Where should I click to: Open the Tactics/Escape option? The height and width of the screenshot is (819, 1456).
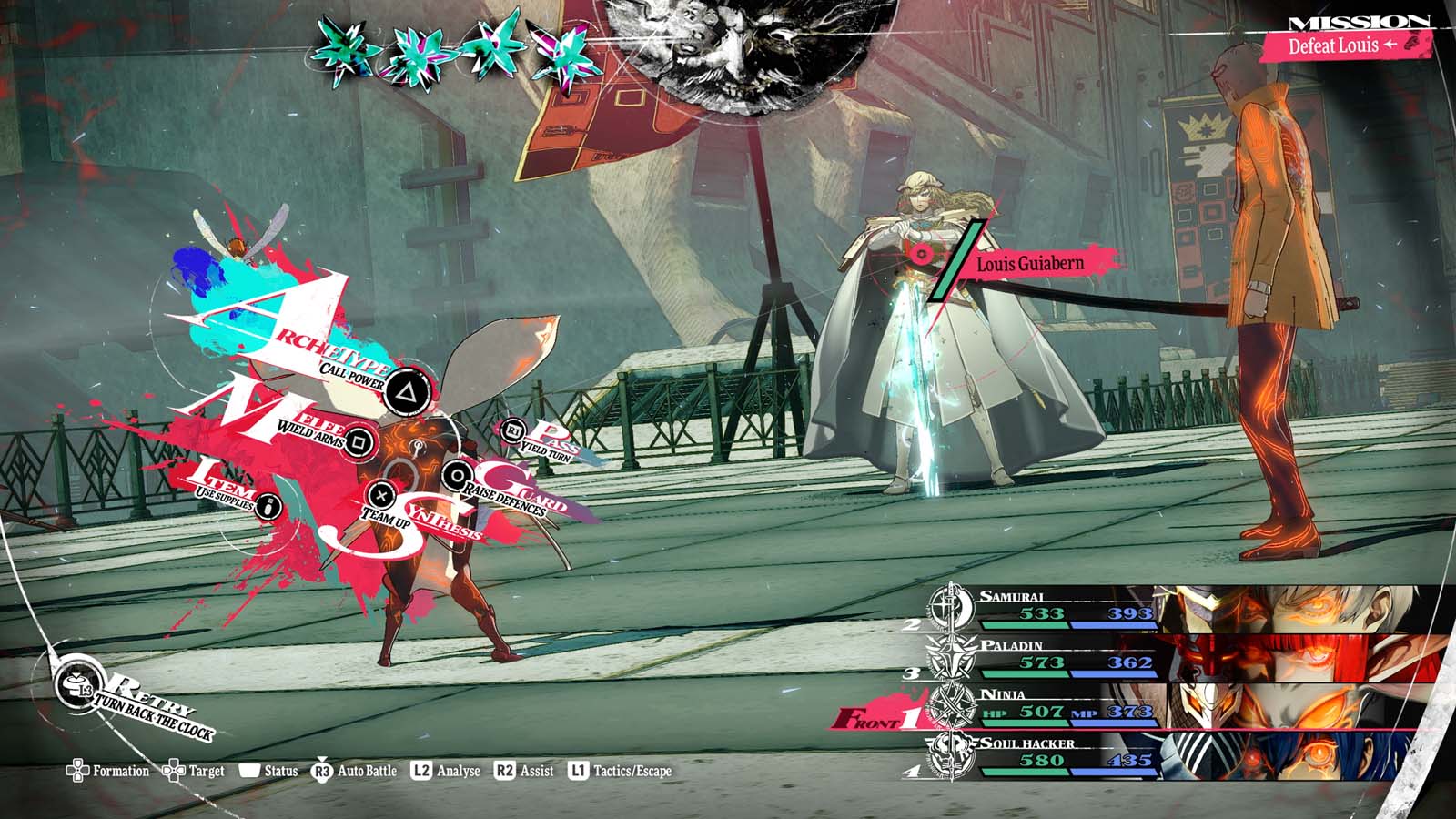pyautogui.click(x=621, y=772)
